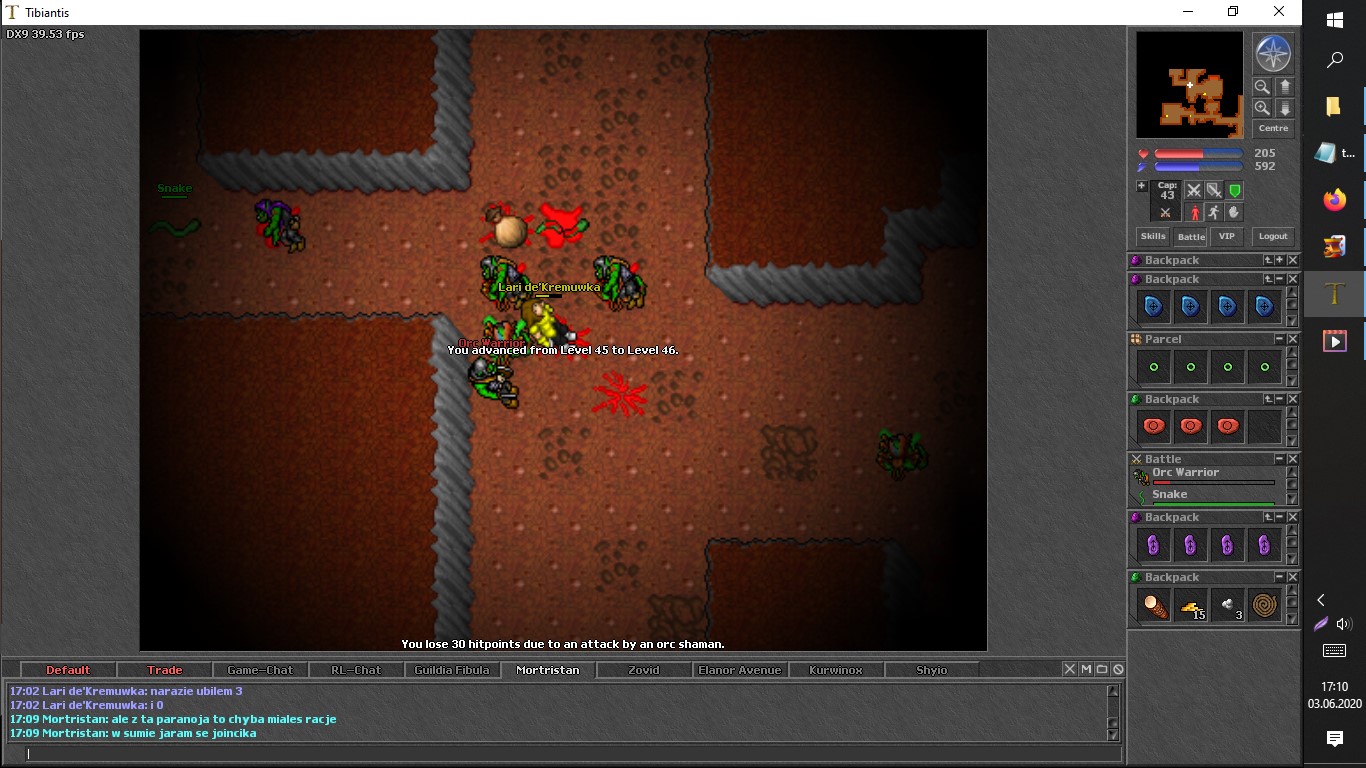Click the Battle list button
The height and width of the screenshot is (768, 1366).
coord(1191,237)
